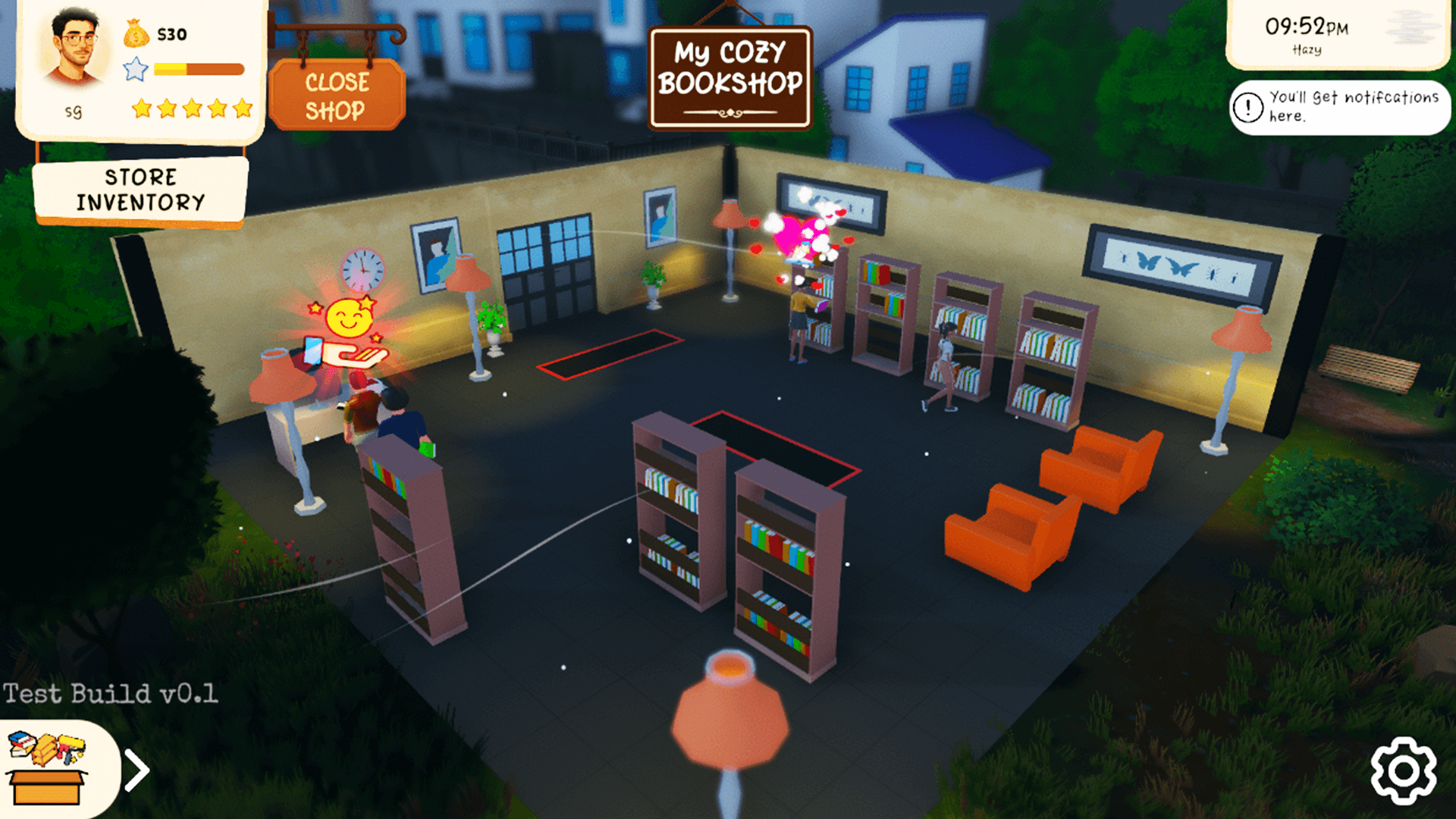Tap the happy customer checkout bubble
Image resolution: width=1456 pixels, height=819 pixels.
[348, 332]
